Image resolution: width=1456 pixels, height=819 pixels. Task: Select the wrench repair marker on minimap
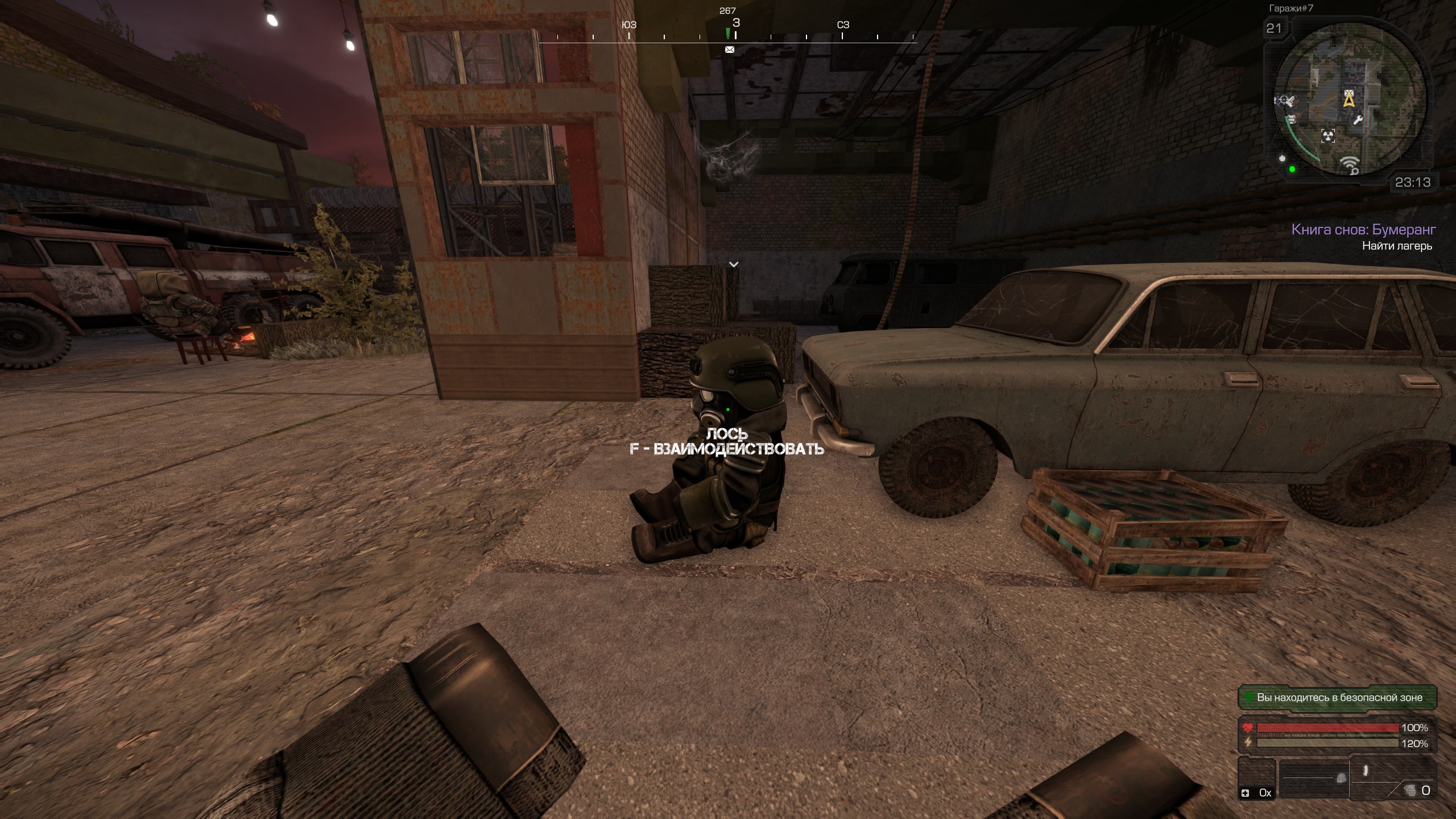click(1357, 119)
